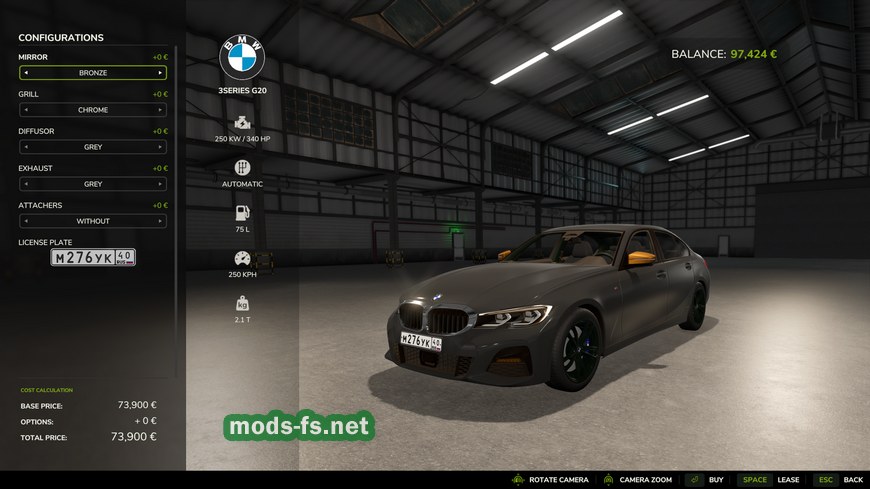The image size is (870, 489).
Task: Advance the Attachers option forward
Action: (x=160, y=221)
